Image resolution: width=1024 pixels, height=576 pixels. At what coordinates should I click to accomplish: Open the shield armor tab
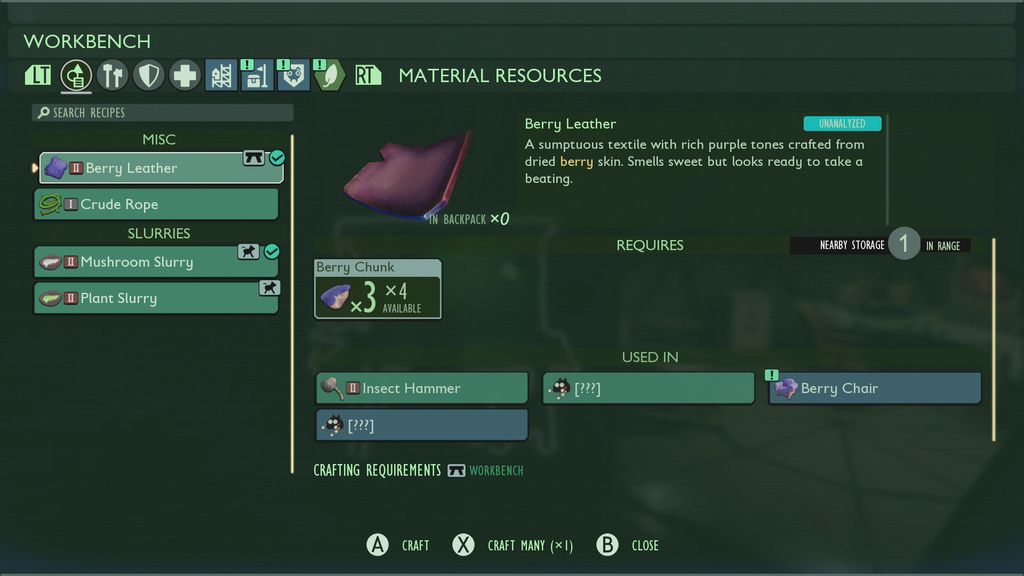[x=149, y=76]
